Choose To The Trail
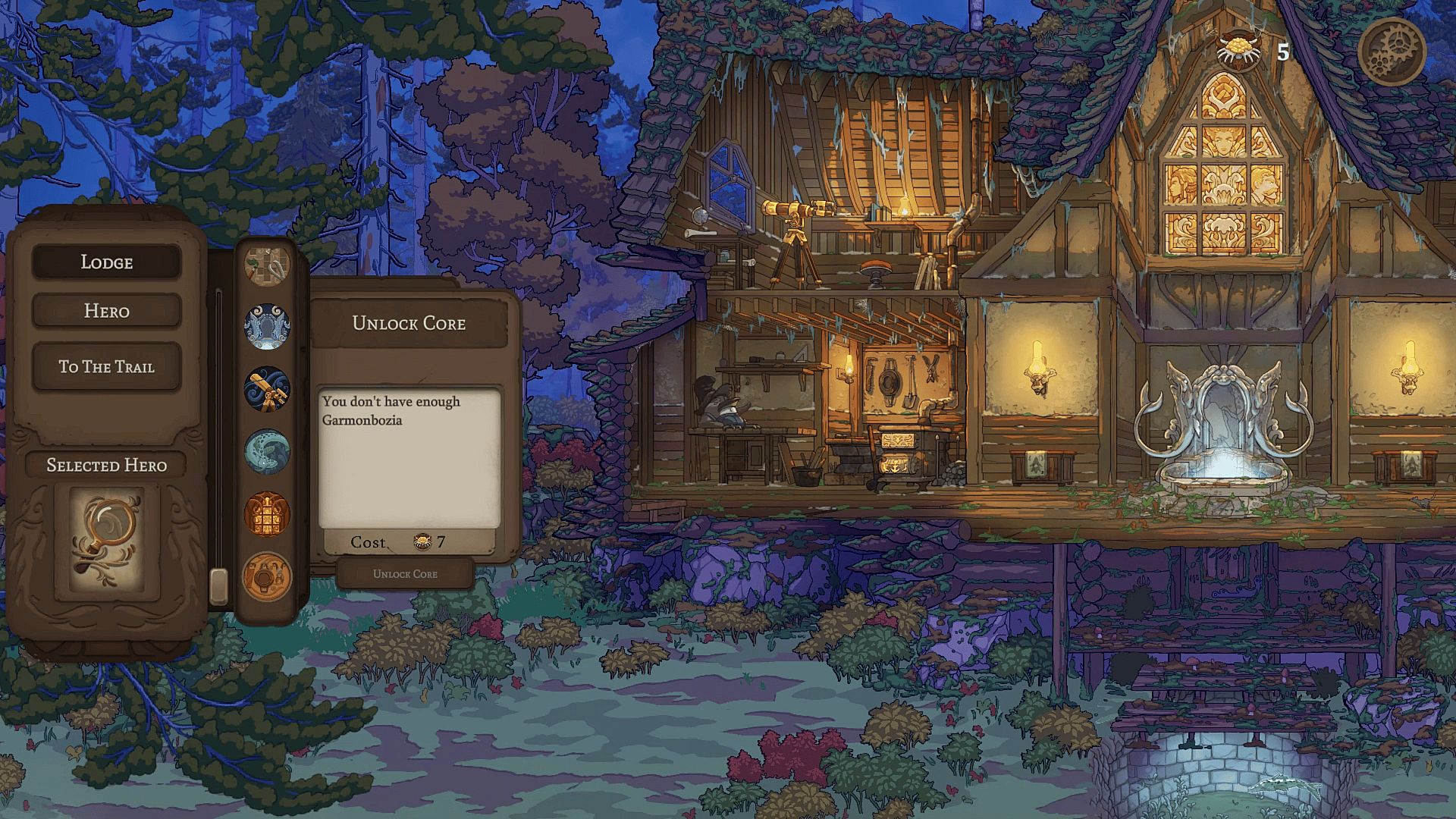 106,367
